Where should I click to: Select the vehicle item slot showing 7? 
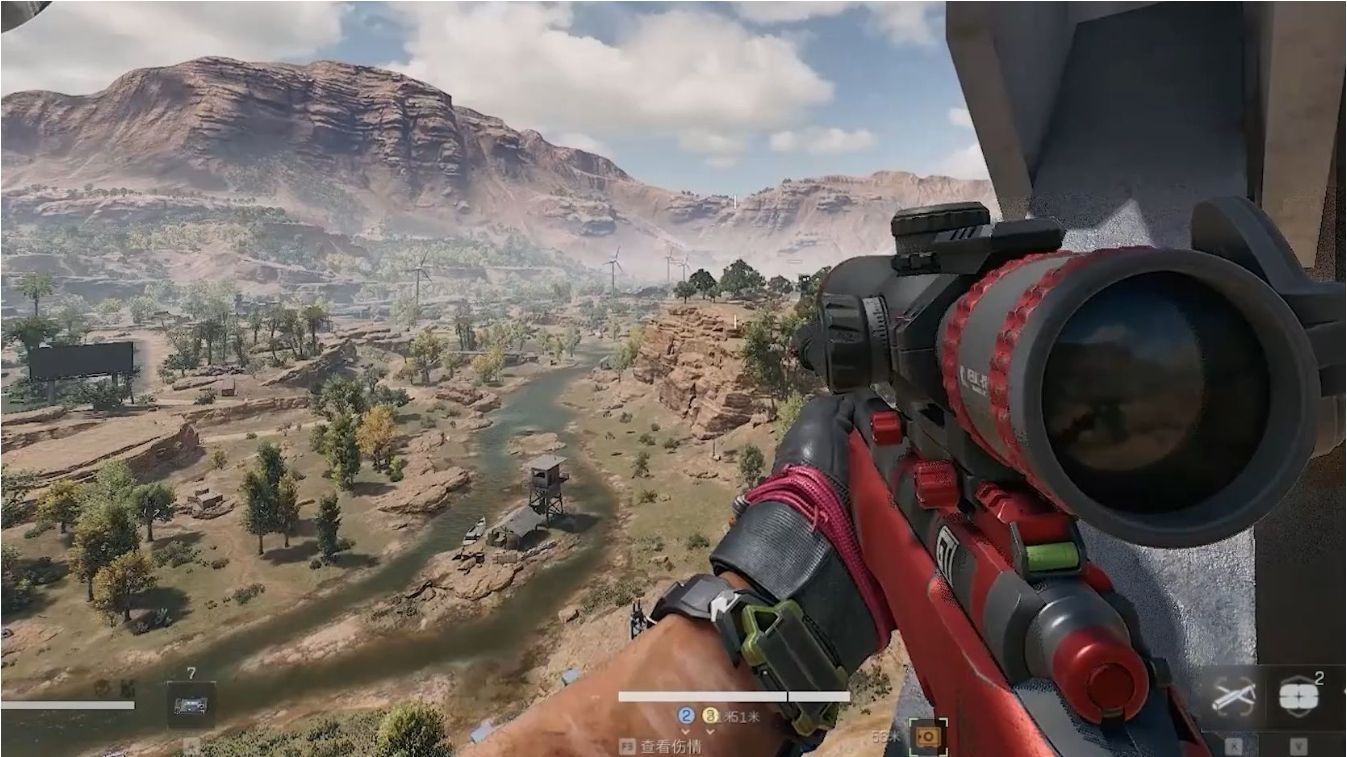point(190,704)
